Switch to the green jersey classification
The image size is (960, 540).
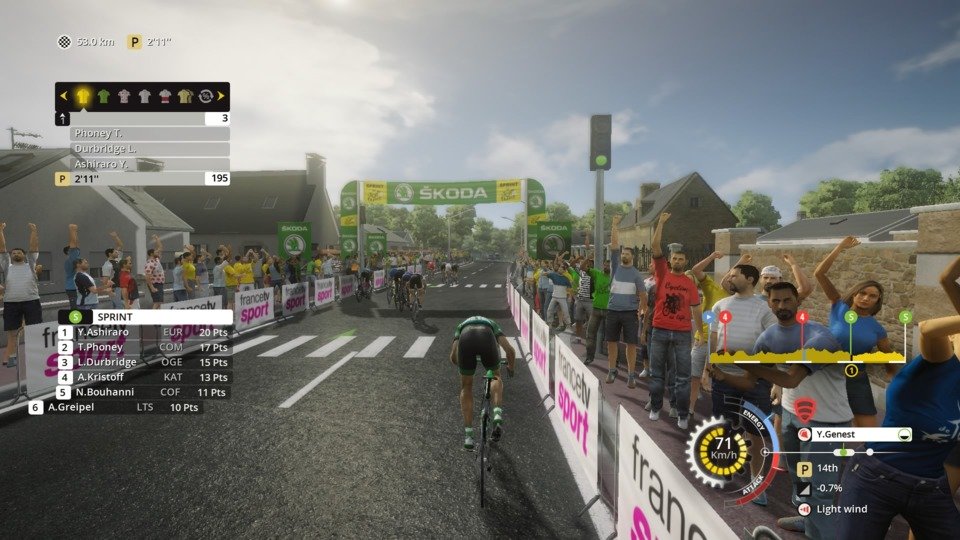pos(104,96)
